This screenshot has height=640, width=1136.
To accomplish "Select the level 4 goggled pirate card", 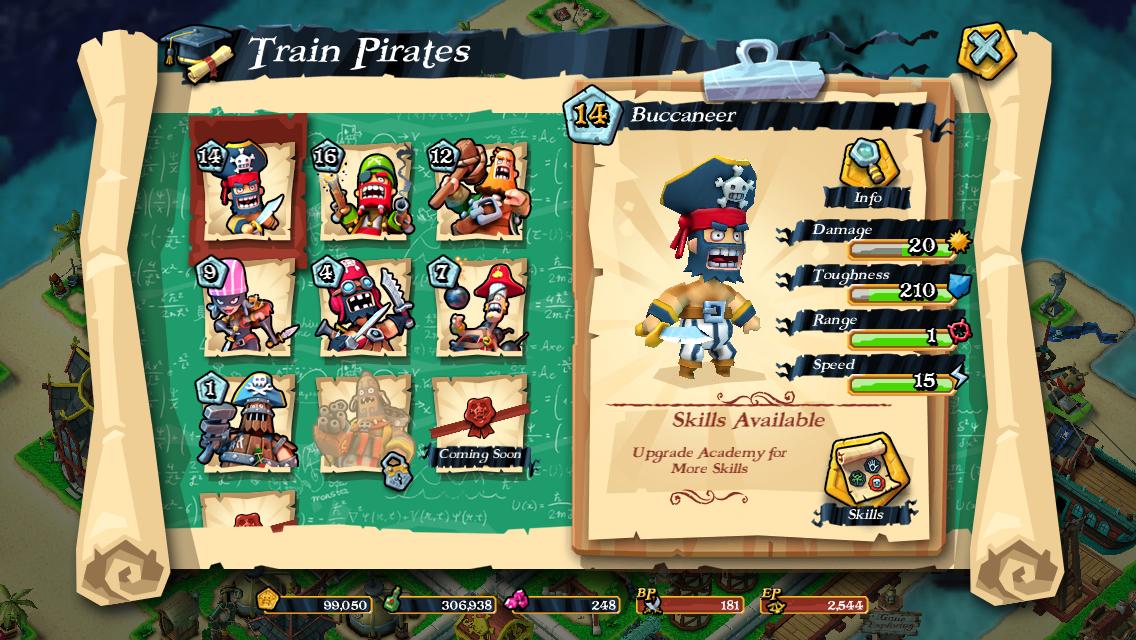I will [x=363, y=307].
